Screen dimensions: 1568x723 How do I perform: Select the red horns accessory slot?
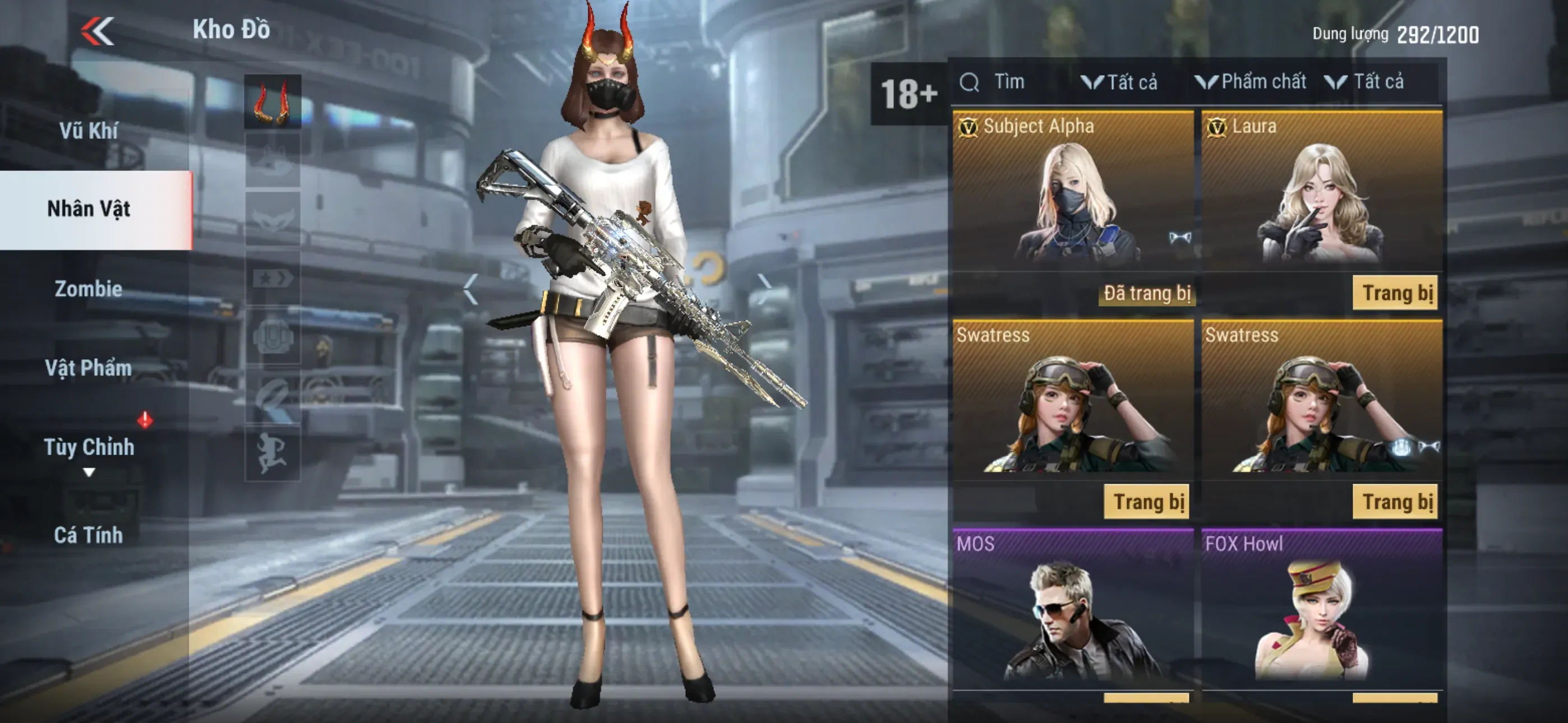(x=273, y=101)
